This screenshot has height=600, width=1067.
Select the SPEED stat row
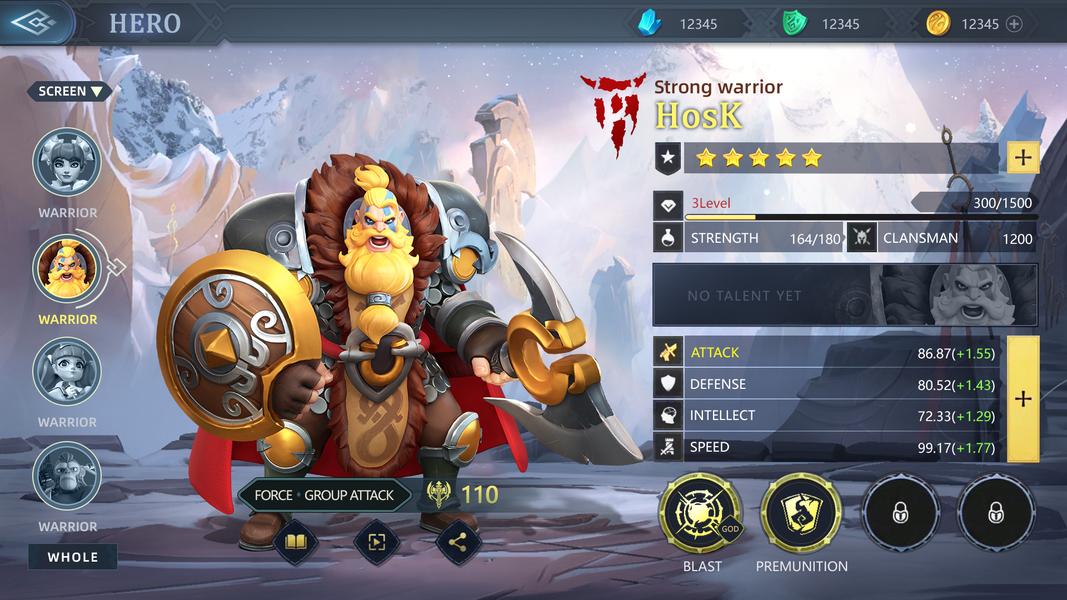828,447
